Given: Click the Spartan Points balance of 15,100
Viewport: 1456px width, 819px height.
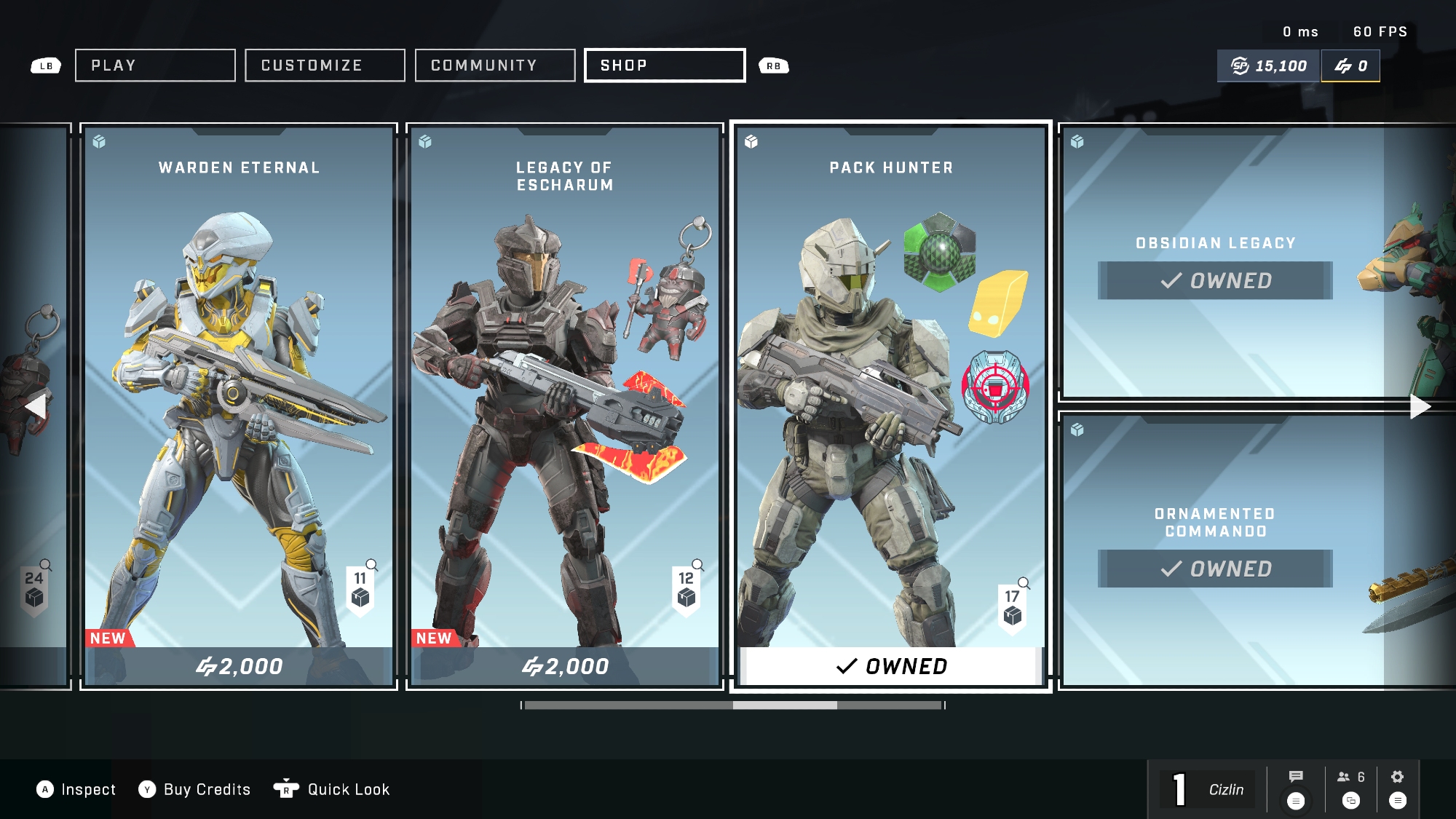Looking at the screenshot, I should click(1269, 66).
